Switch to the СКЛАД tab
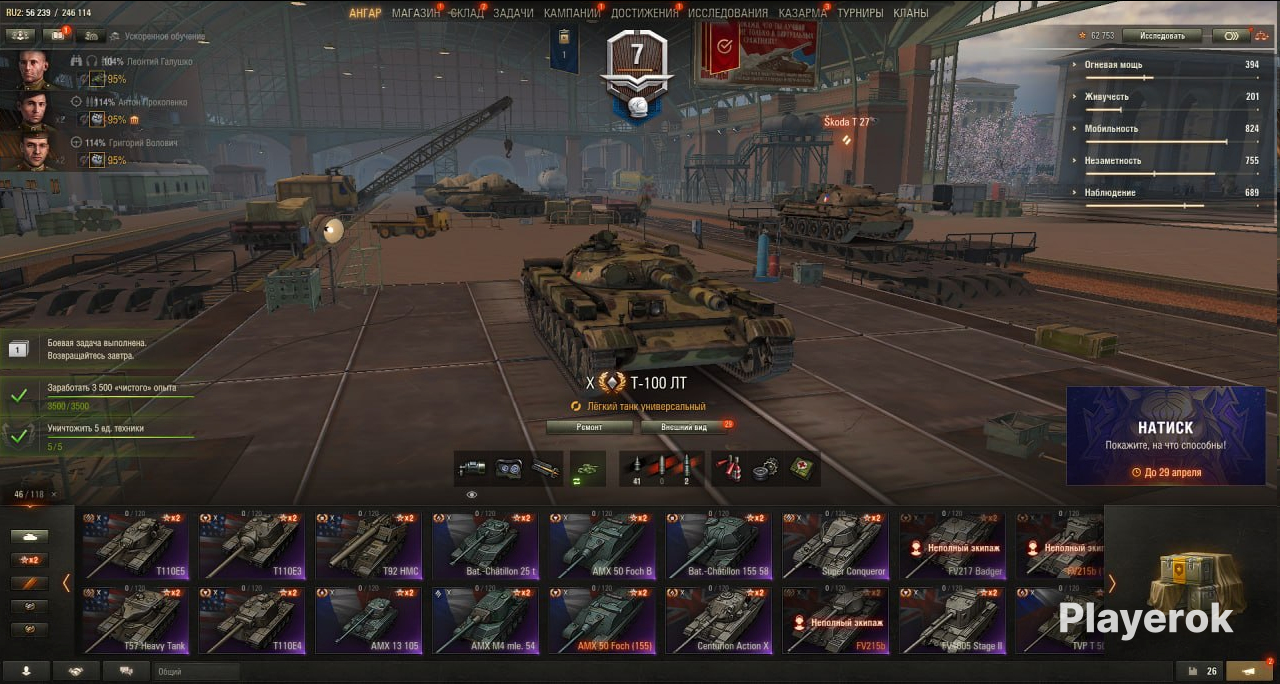The height and width of the screenshot is (684, 1280). tap(466, 13)
